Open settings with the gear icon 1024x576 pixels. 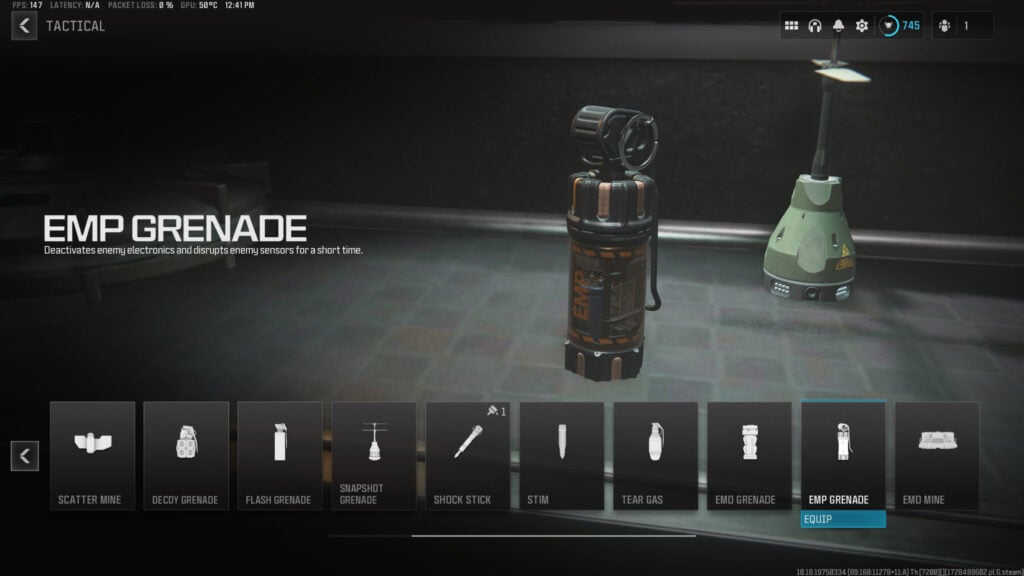pos(862,26)
